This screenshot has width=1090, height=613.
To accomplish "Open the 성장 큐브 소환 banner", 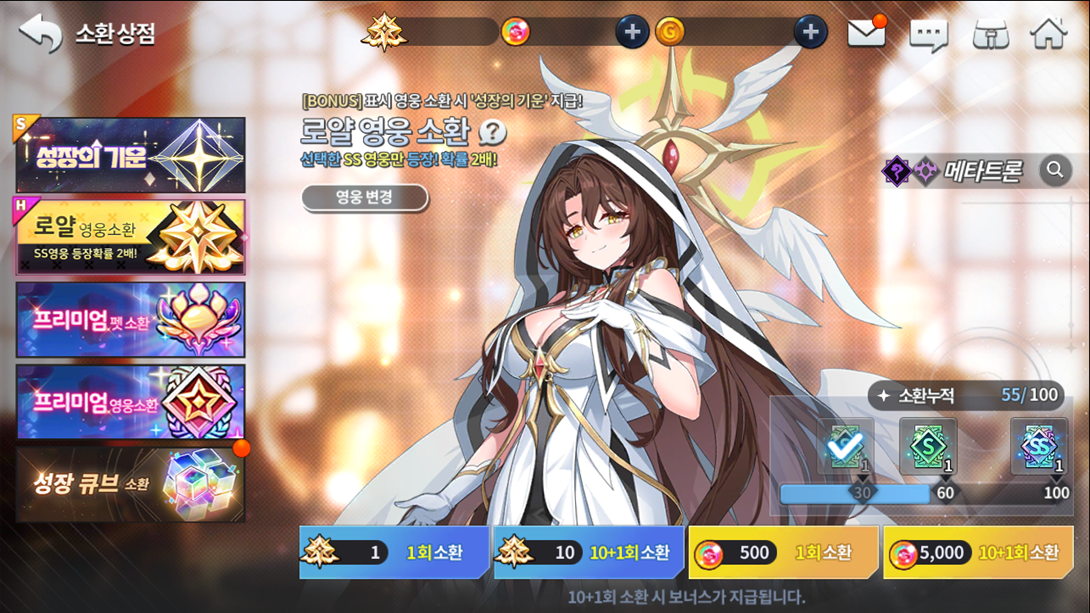I will (130, 484).
